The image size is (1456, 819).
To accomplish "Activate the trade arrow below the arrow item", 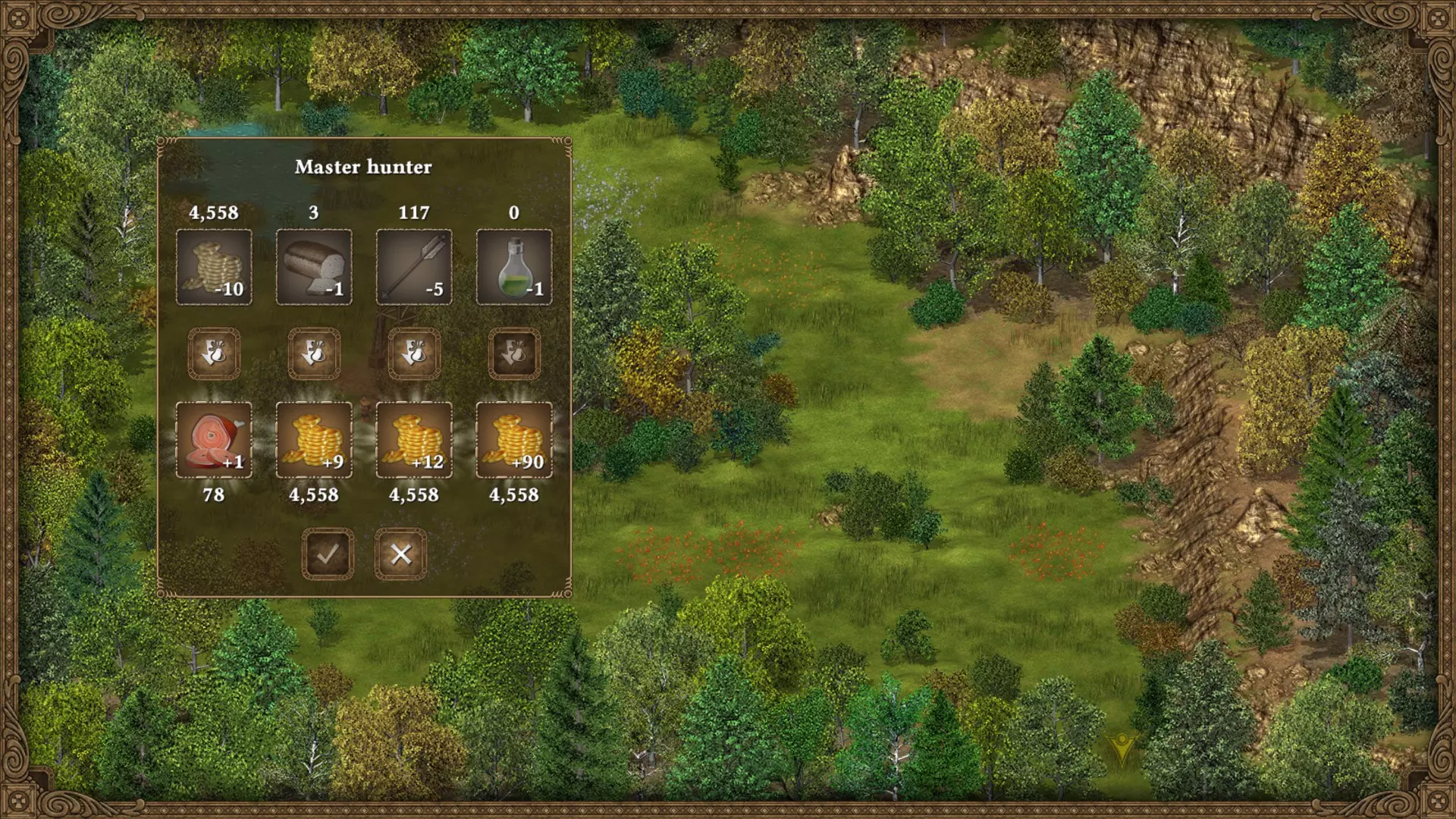I will click(x=414, y=353).
